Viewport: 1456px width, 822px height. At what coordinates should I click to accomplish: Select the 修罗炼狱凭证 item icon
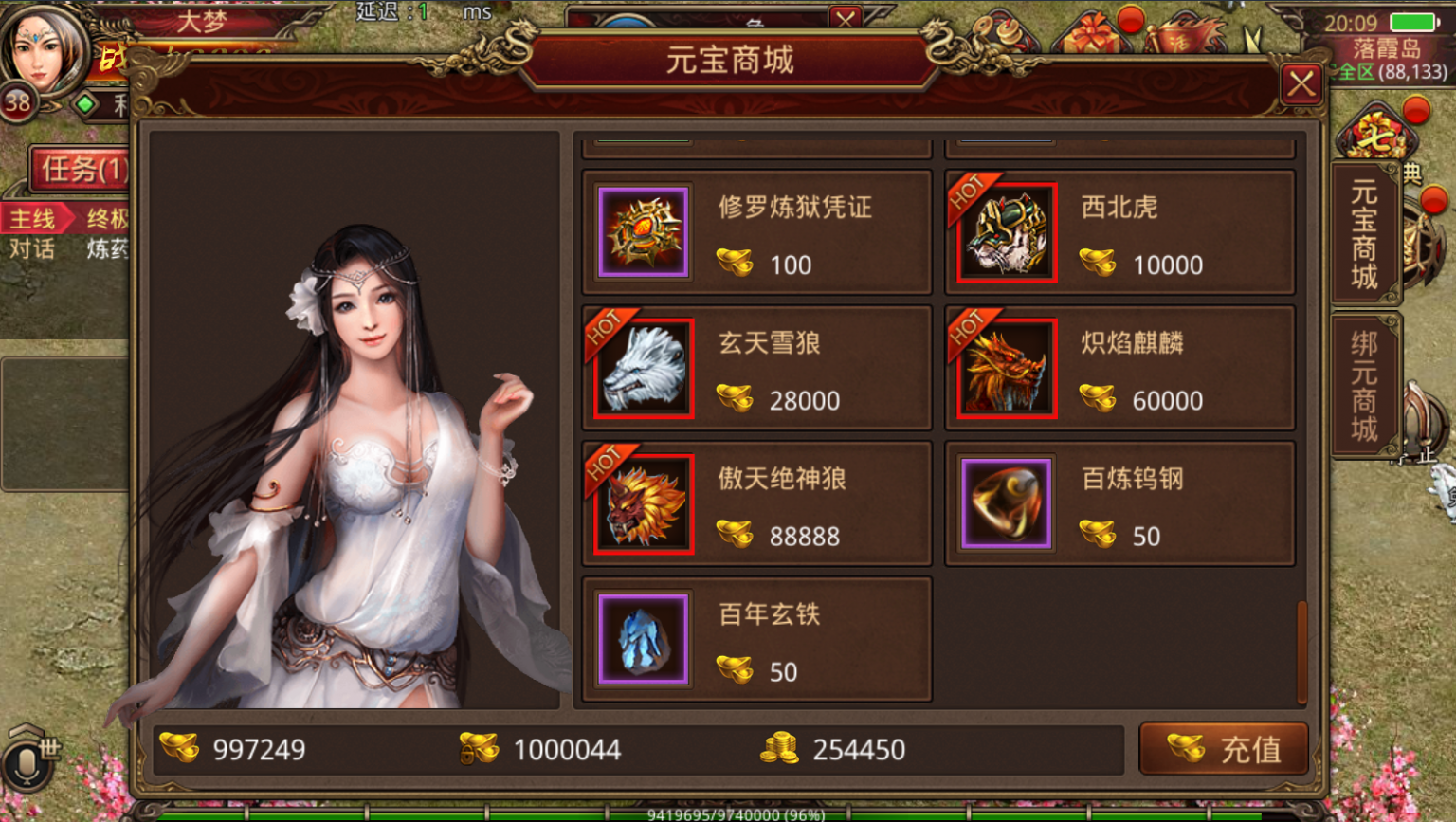pos(643,233)
